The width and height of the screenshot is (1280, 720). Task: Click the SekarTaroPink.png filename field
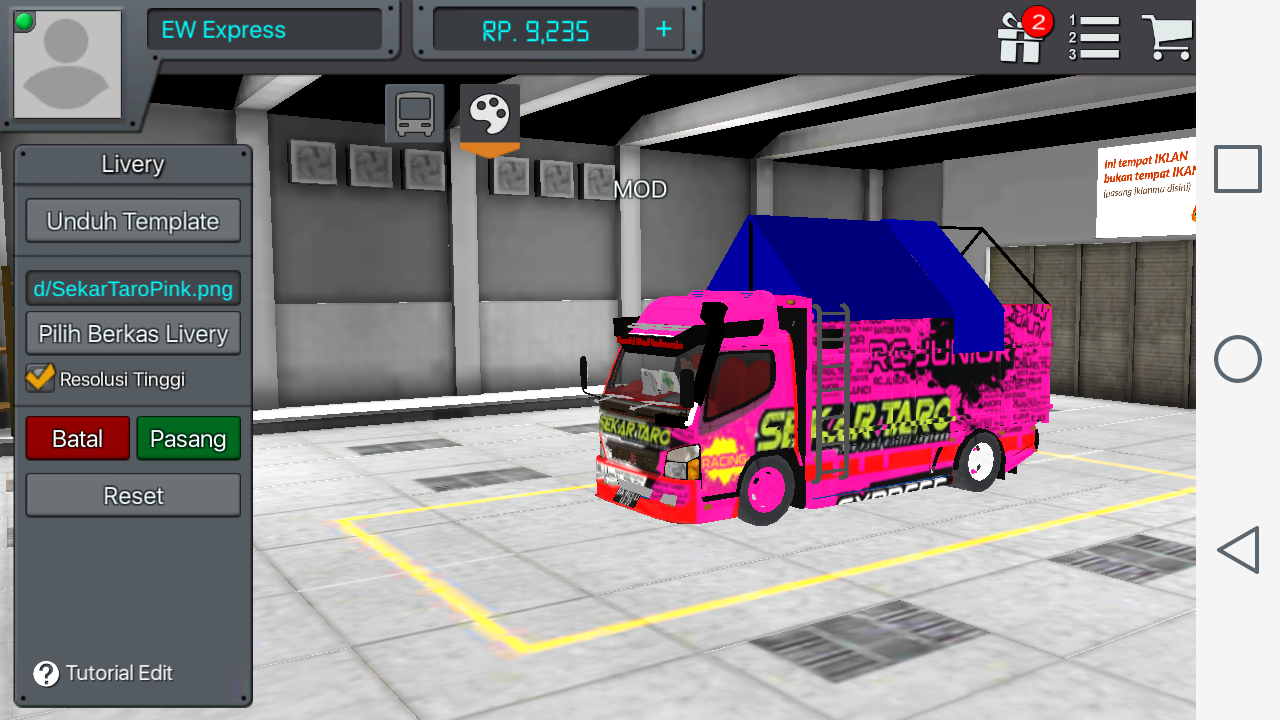pos(133,288)
